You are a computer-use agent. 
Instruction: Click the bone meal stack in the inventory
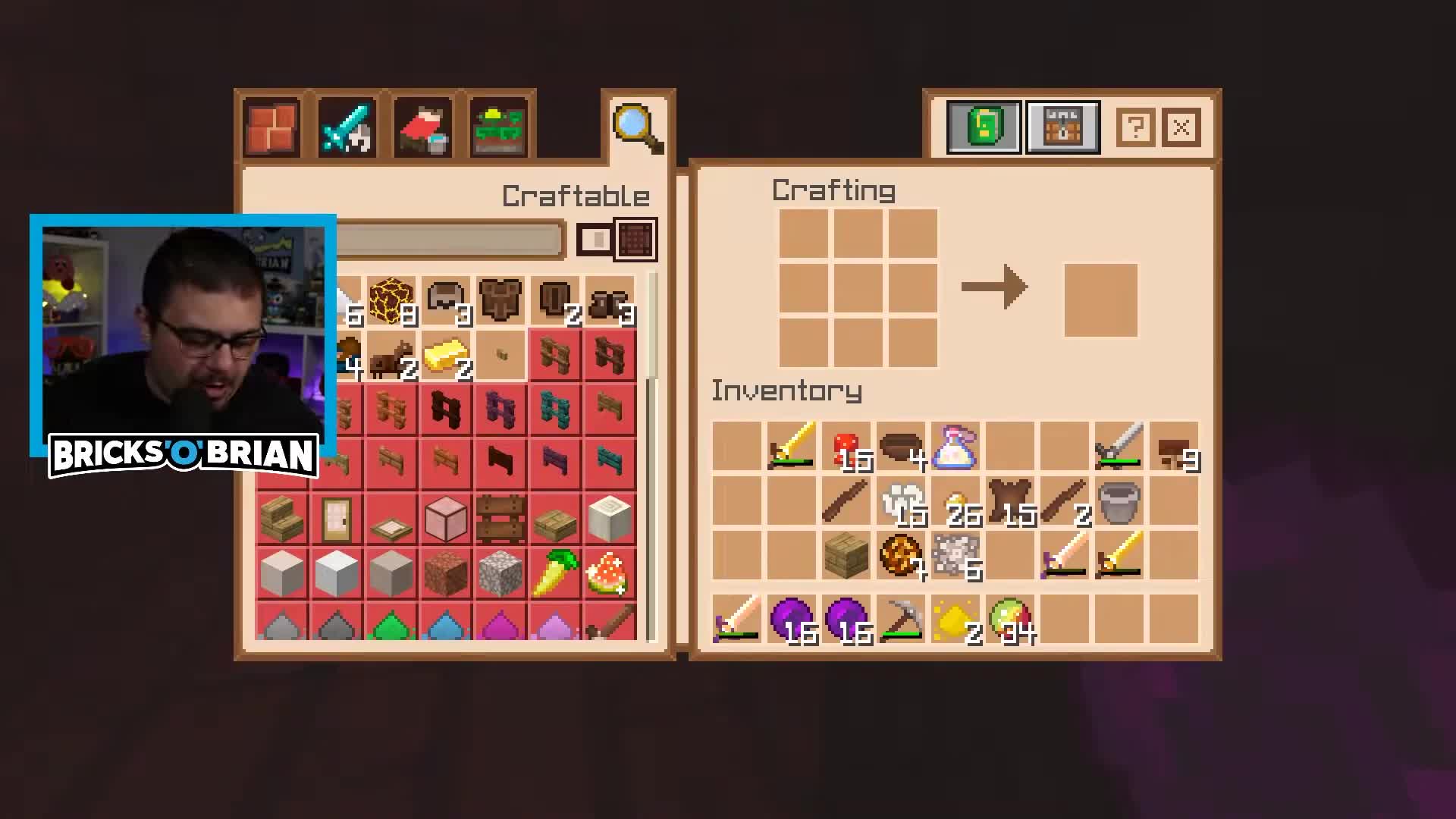(900, 500)
